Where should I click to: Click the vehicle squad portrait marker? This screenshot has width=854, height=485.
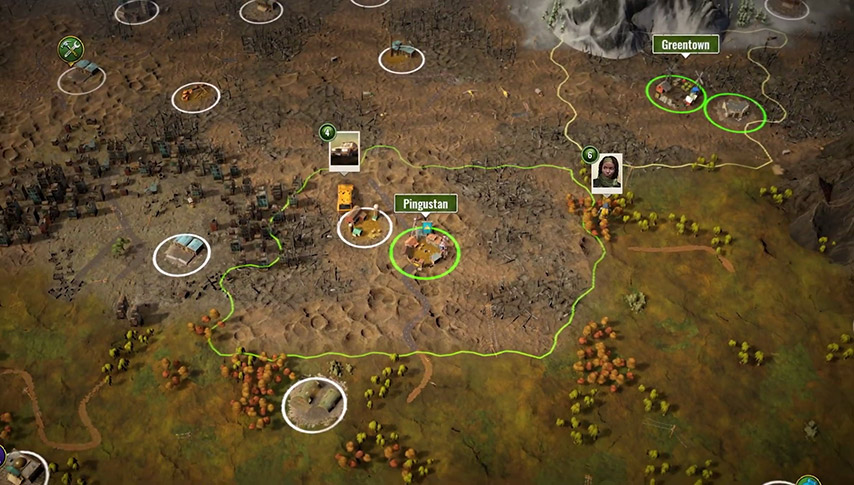pyautogui.click(x=344, y=150)
